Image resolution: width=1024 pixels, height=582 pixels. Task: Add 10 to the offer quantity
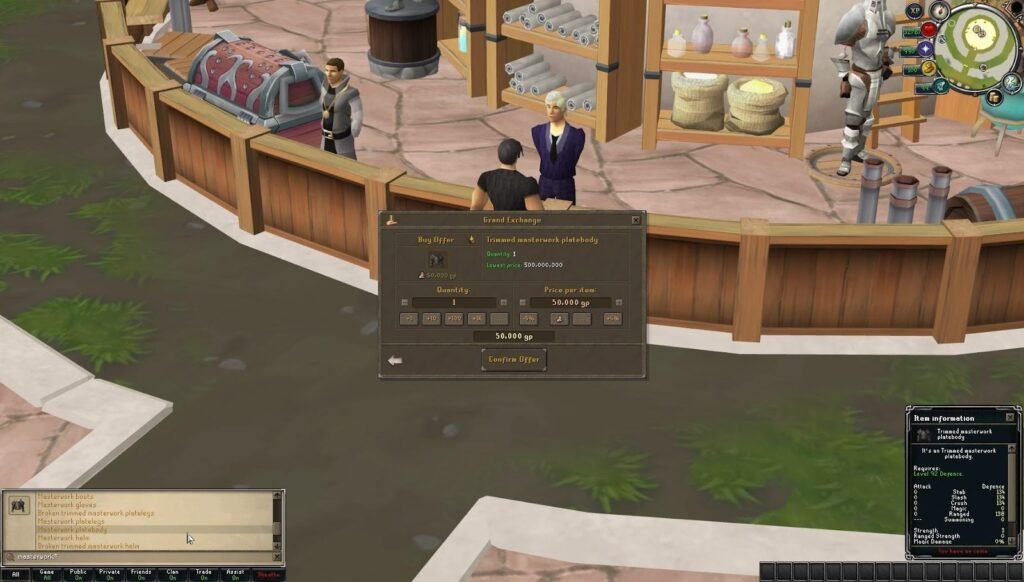pyautogui.click(x=430, y=319)
